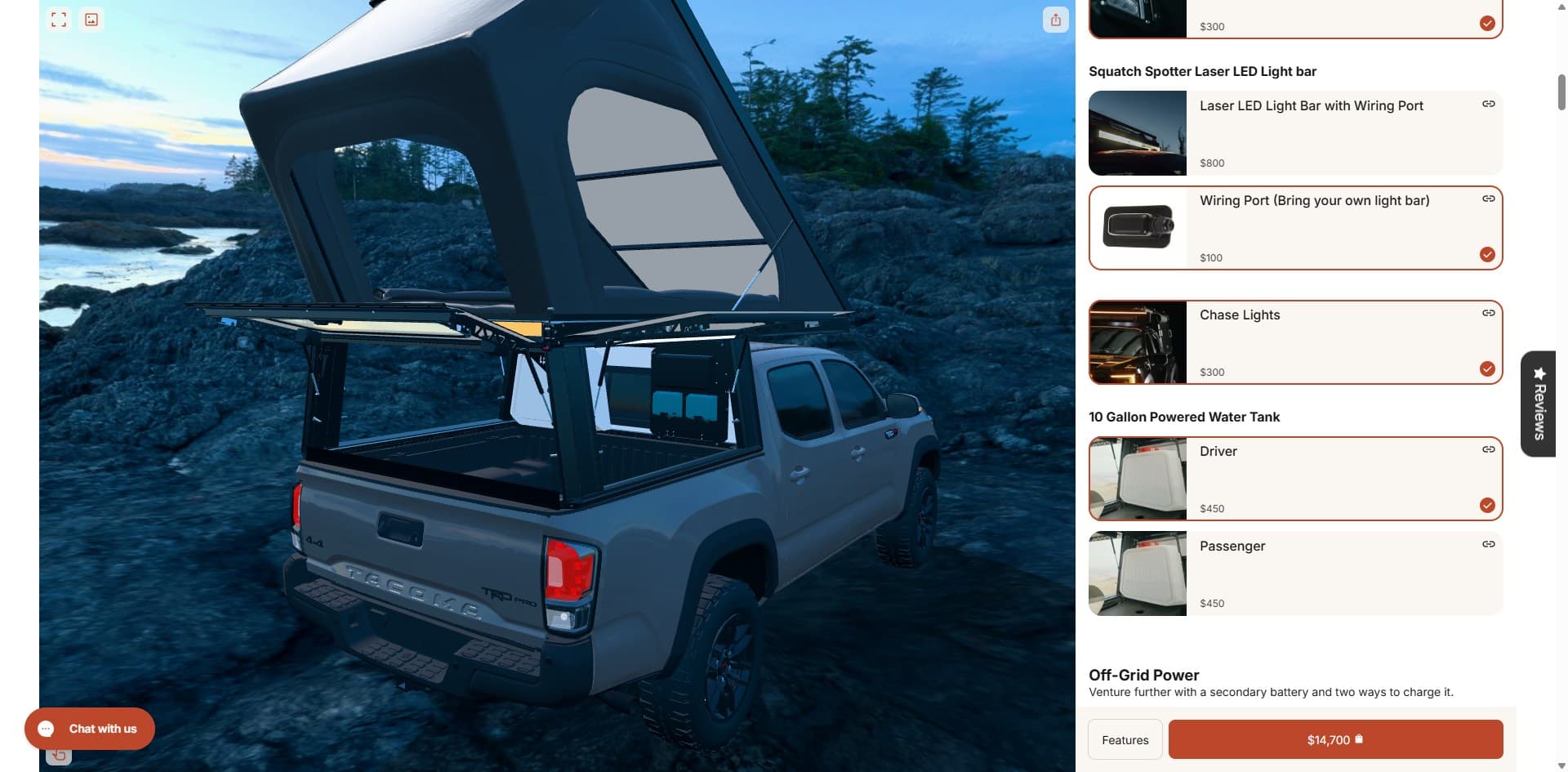1568x772 pixels.
Task: Click the scrollbar's down arrow at bottom right
Action: (1561, 765)
